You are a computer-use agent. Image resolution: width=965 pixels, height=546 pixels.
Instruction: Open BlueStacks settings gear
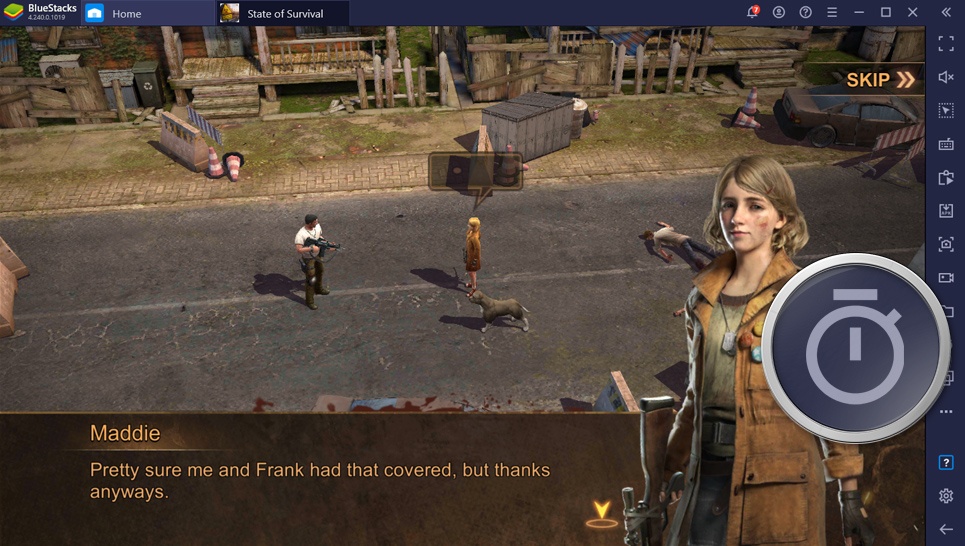point(945,496)
